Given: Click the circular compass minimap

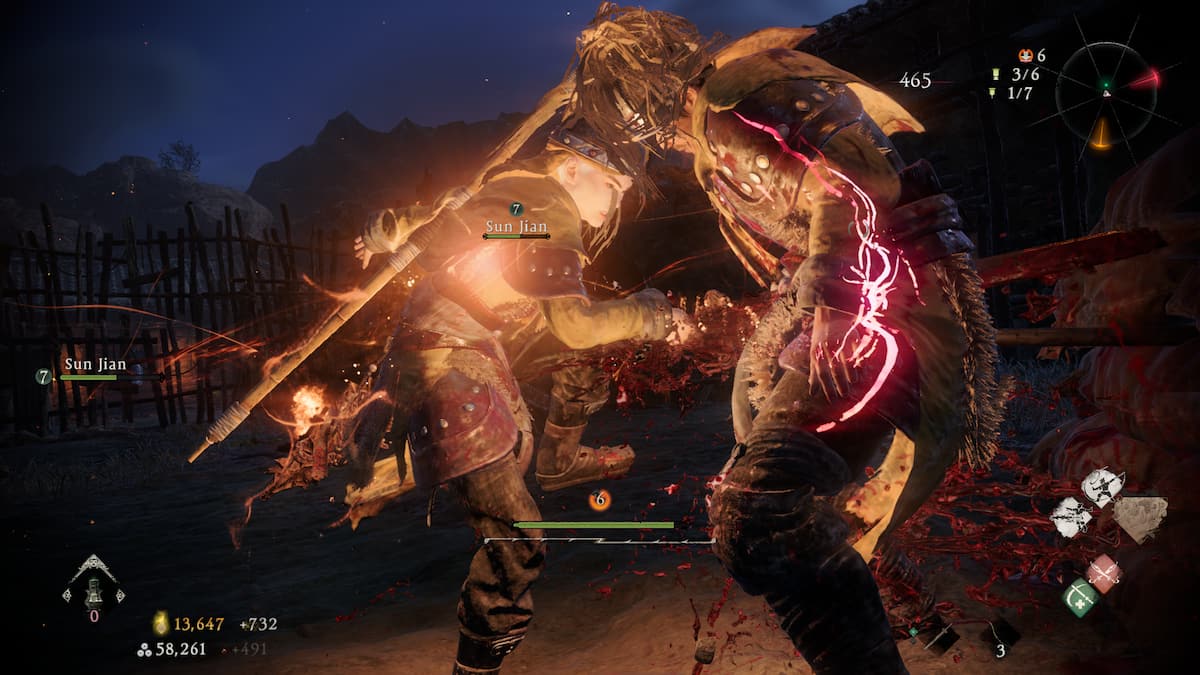Looking at the screenshot, I should [1106, 91].
